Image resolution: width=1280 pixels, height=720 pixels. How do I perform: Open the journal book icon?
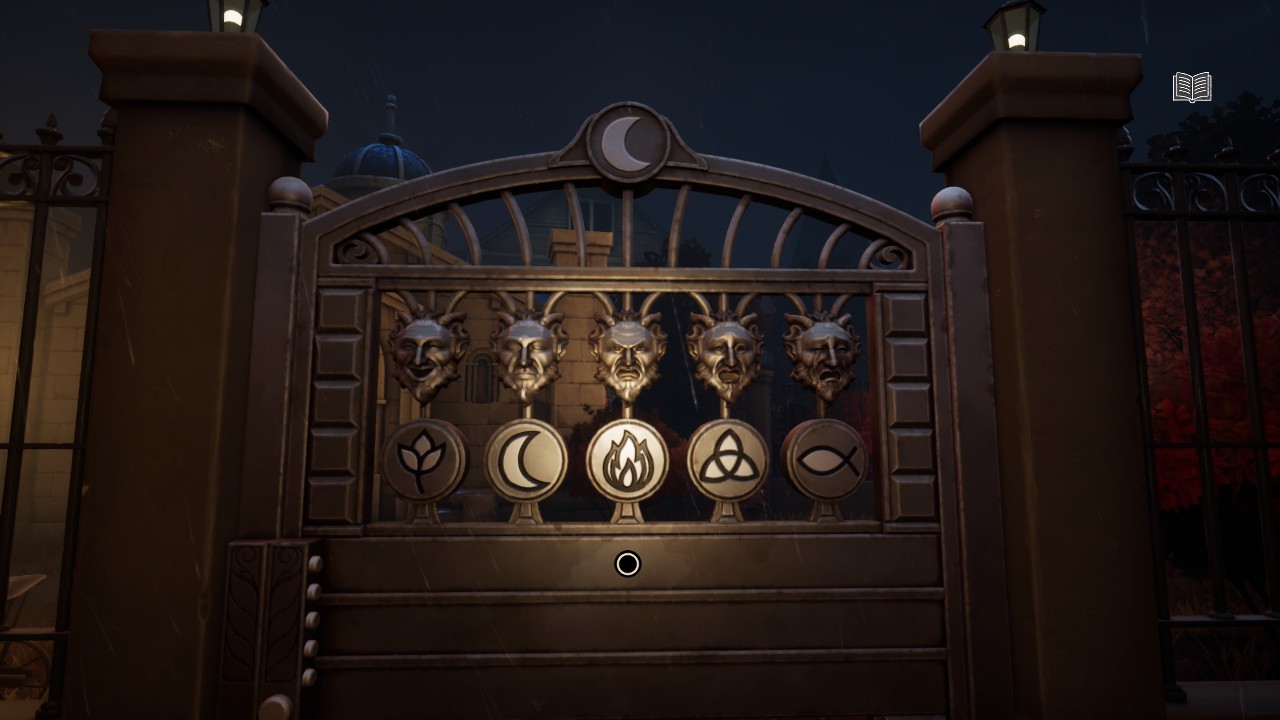(1191, 88)
